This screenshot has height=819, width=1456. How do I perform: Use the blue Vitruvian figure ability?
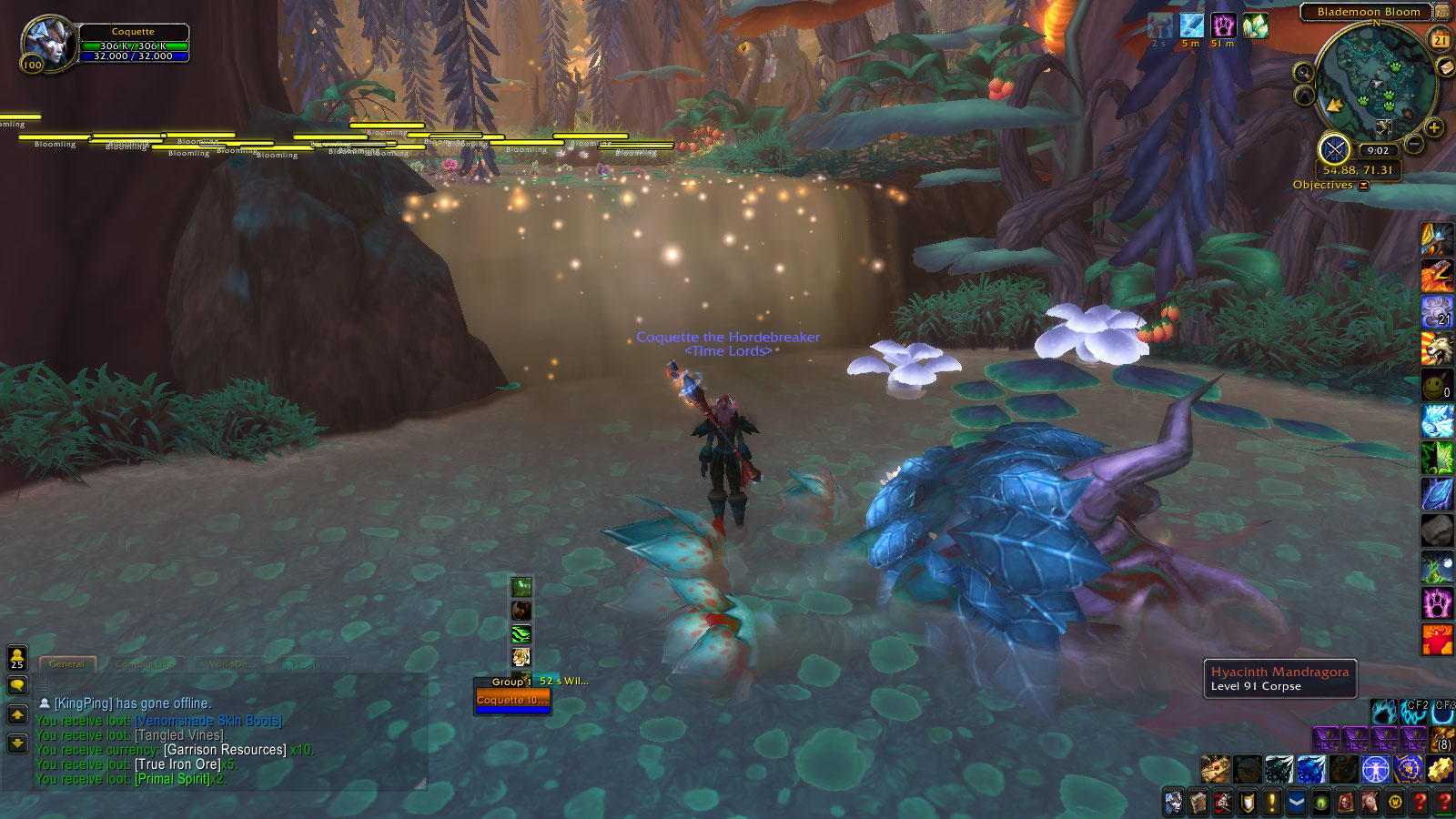(x=1375, y=770)
